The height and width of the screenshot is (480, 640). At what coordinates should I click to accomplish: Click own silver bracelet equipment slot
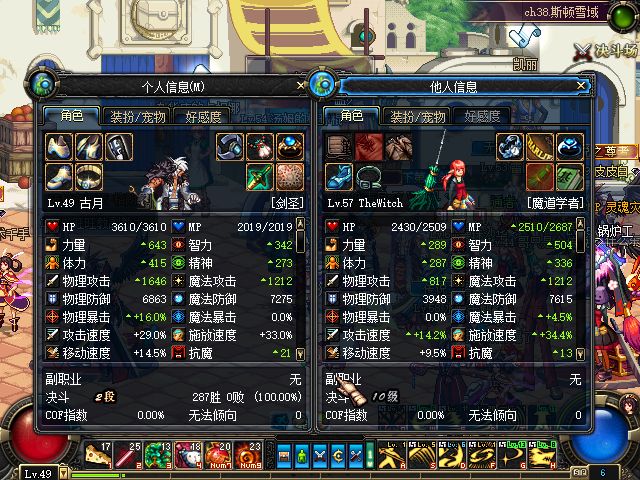(231, 147)
